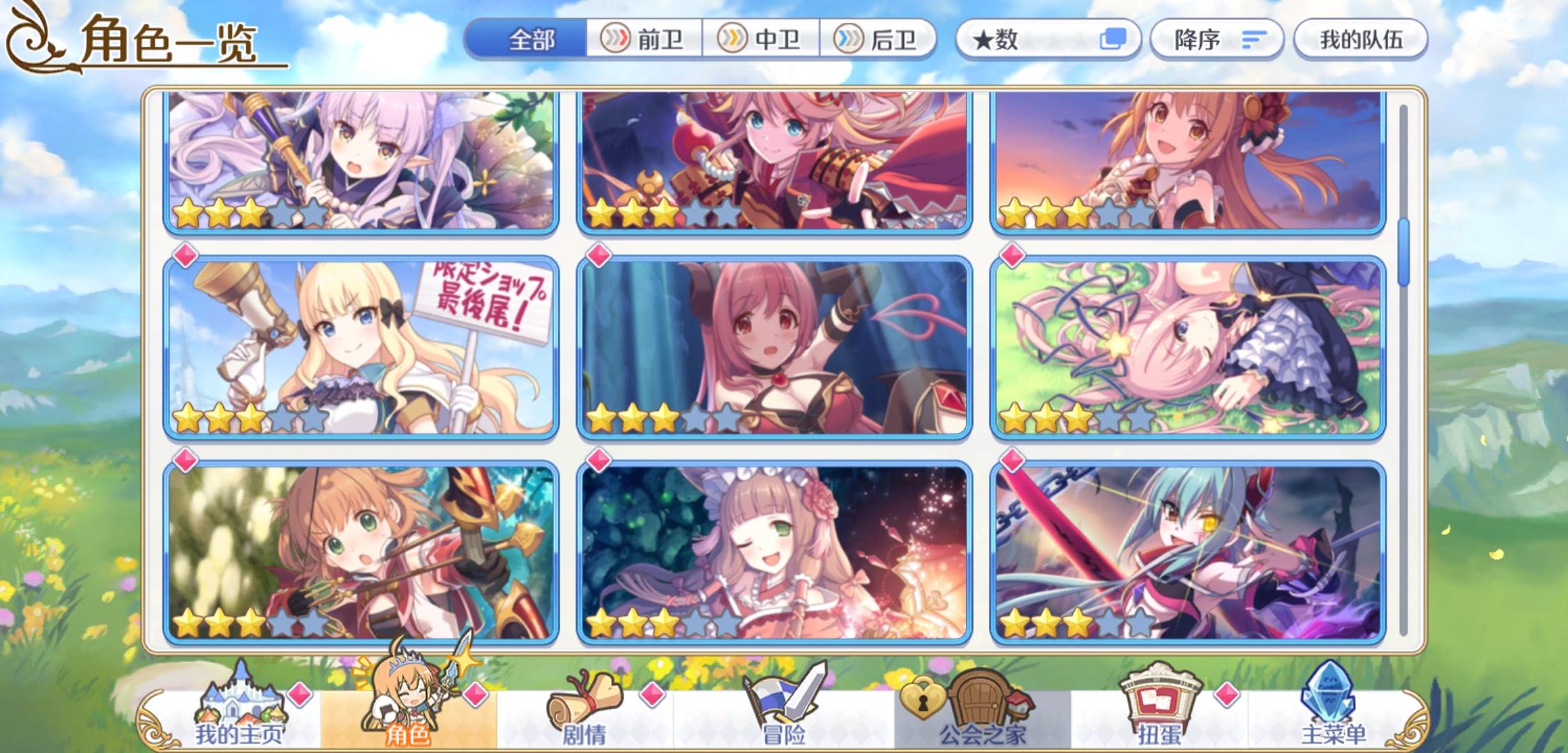The image size is (1568, 753).
Task: Open the sort criteria selector beside 降序
Action: click(x=1253, y=40)
